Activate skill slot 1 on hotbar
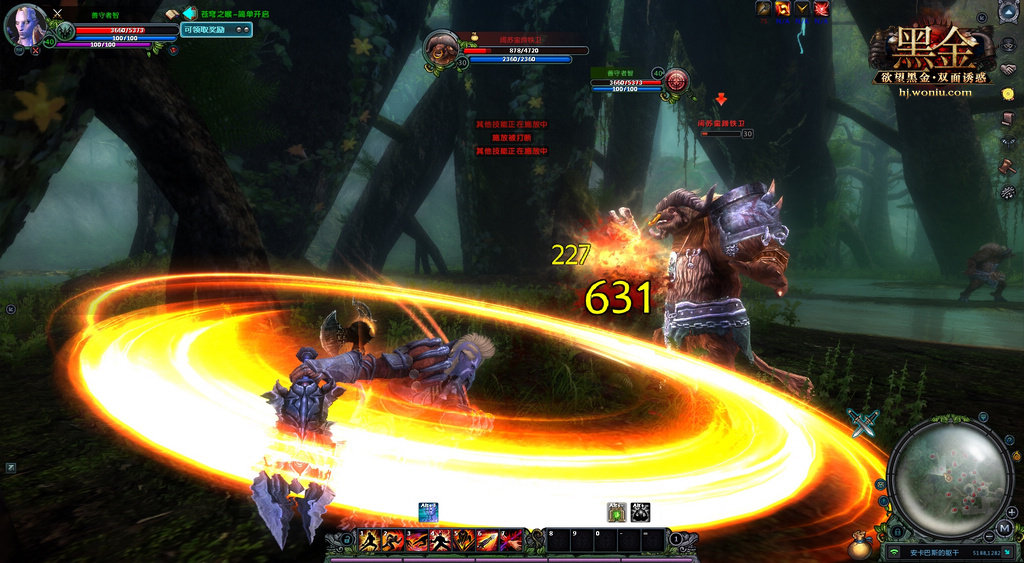The image size is (1024, 563). click(368, 541)
